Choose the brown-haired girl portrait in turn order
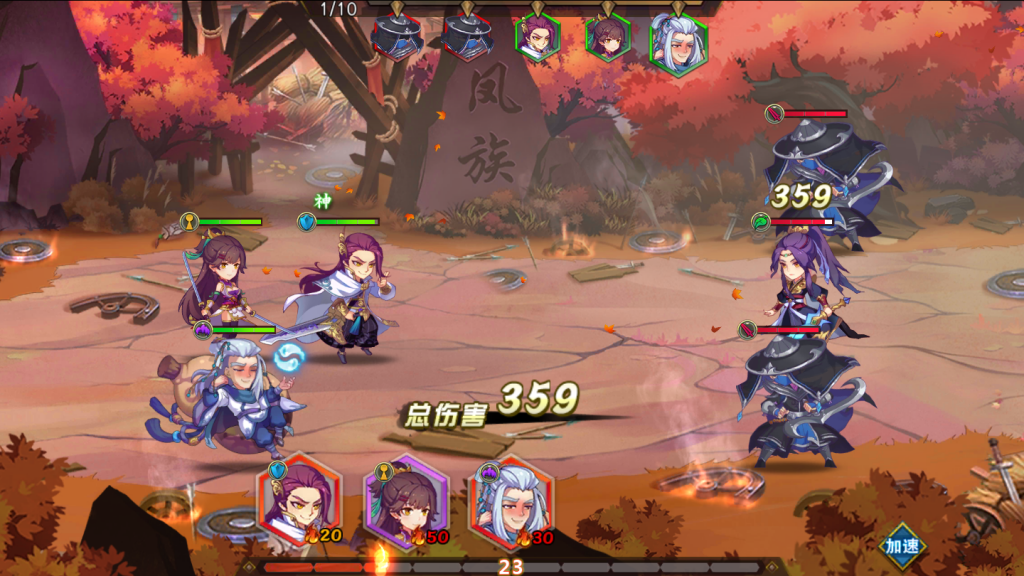The image size is (1024, 576). click(x=607, y=39)
